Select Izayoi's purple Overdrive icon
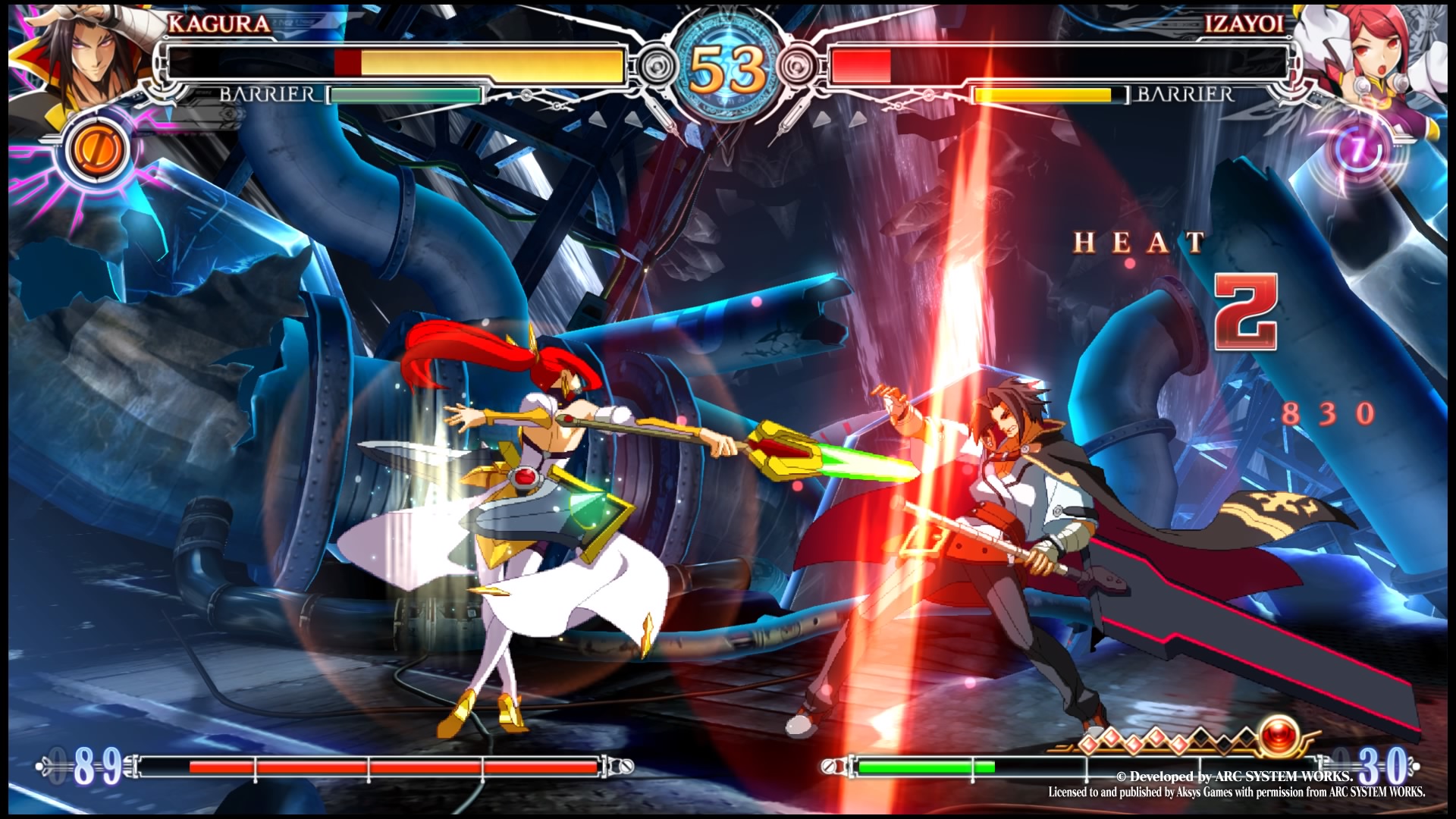The width and height of the screenshot is (1456, 819). pos(1357,149)
